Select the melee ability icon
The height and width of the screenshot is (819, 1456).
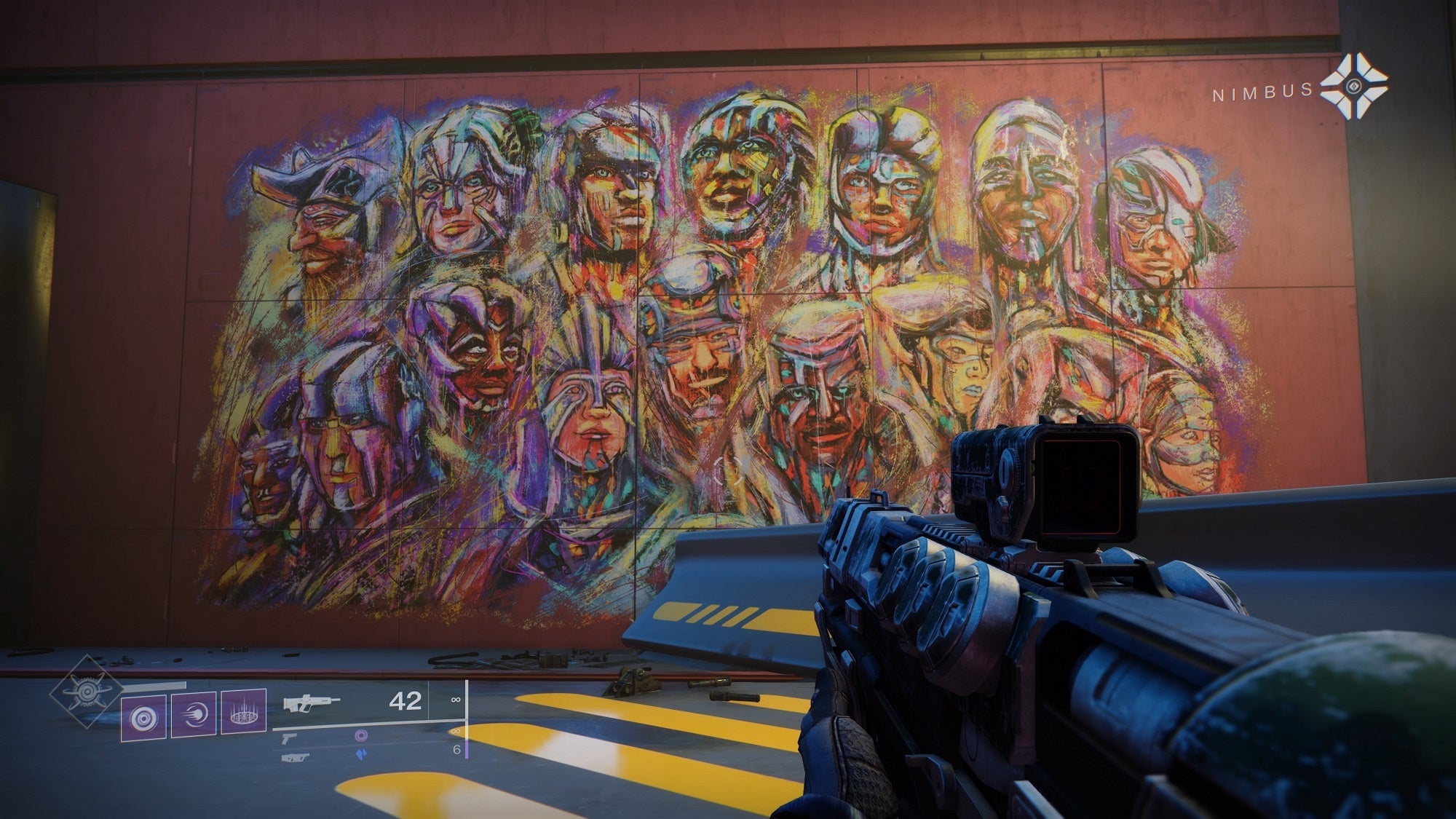pyautogui.click(x=194, y=716)
